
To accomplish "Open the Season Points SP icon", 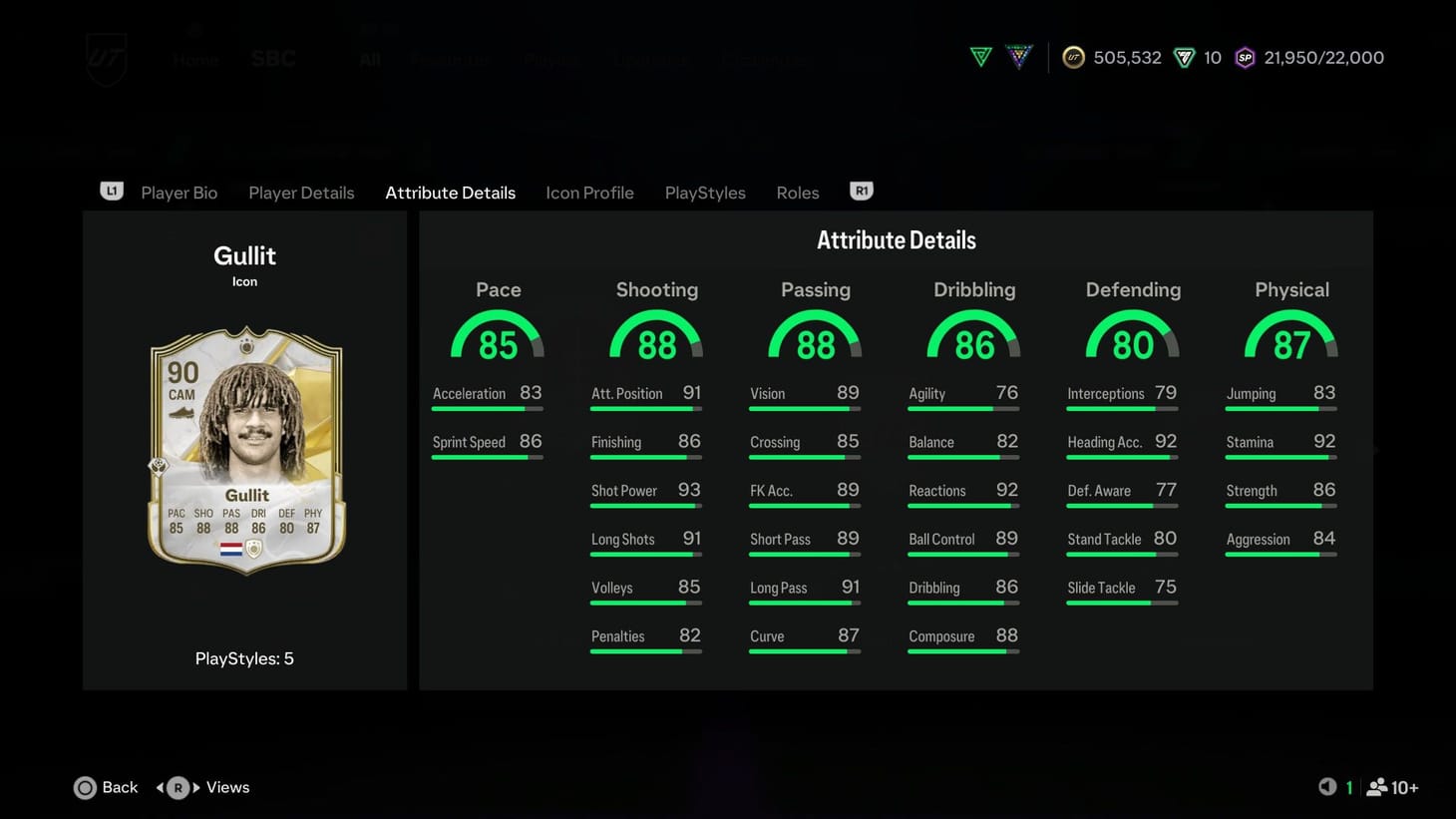I will click(x=1245, y=58).
